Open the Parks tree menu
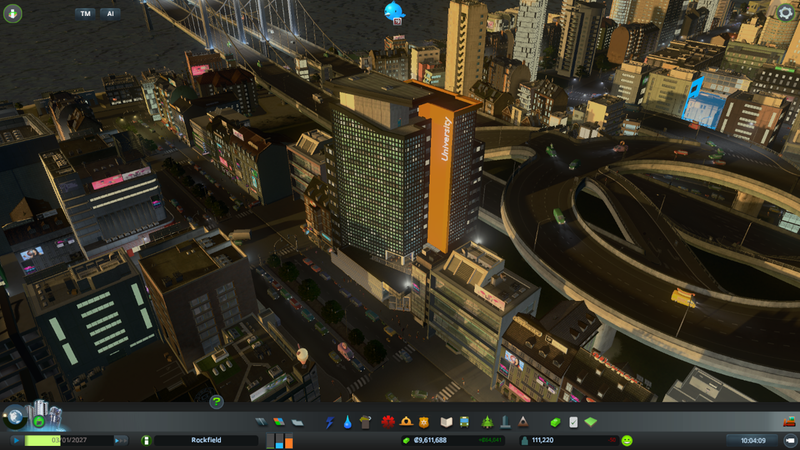The height and width of the screenshot is (450, 800). click(487, 422)
